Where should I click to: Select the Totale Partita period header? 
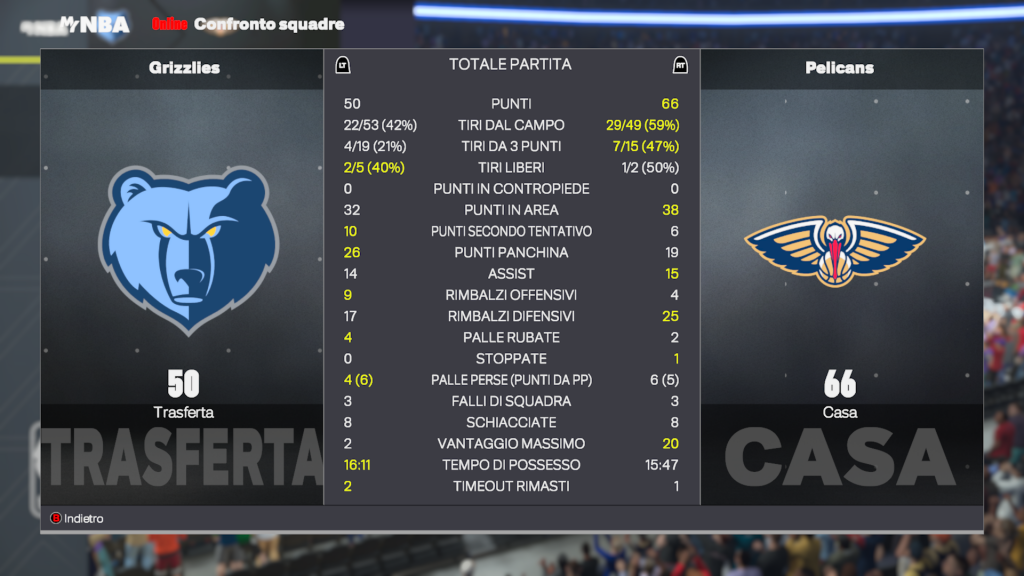pos(510,64)
